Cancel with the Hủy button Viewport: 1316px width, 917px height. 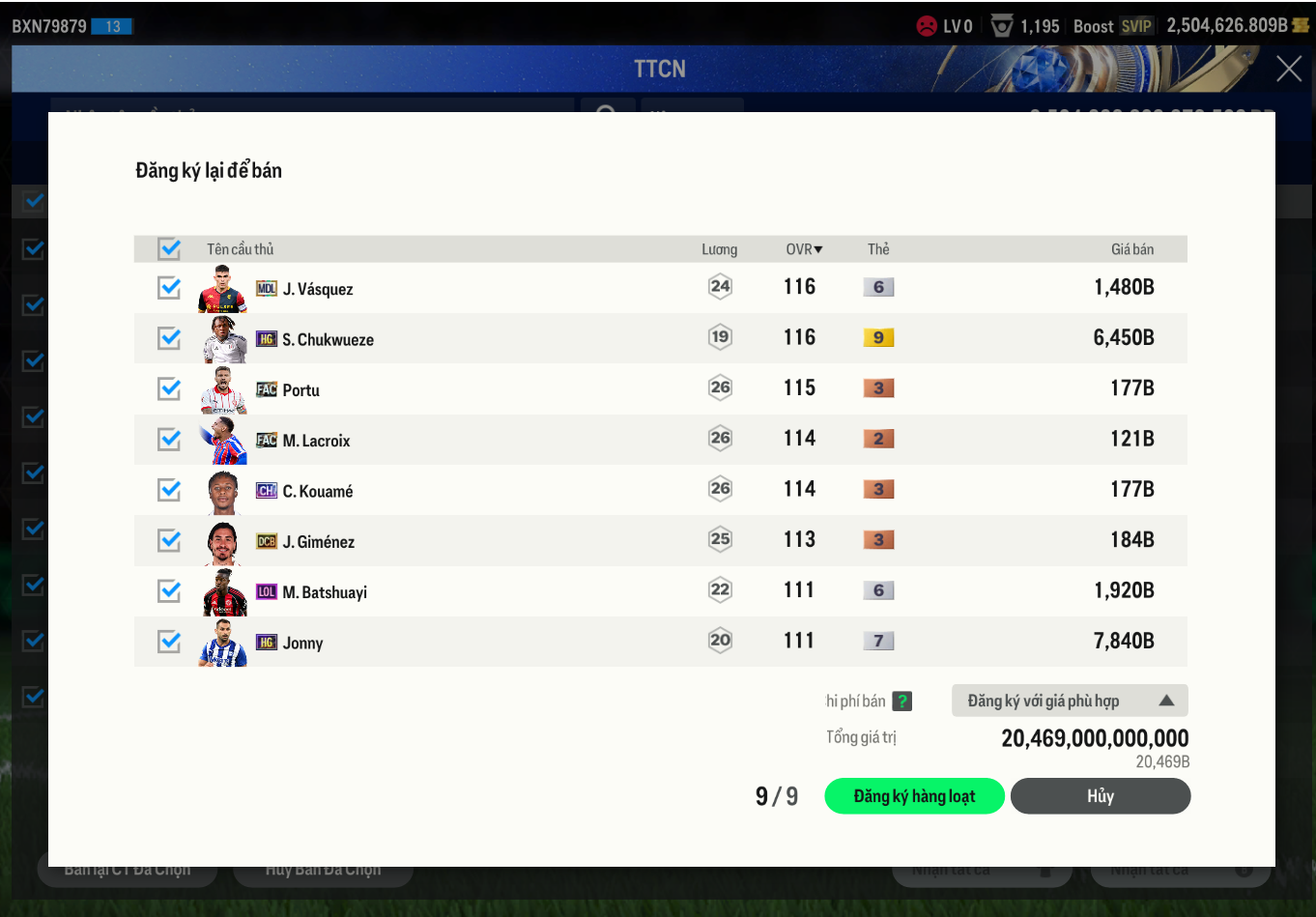[x=1100, y=796]
